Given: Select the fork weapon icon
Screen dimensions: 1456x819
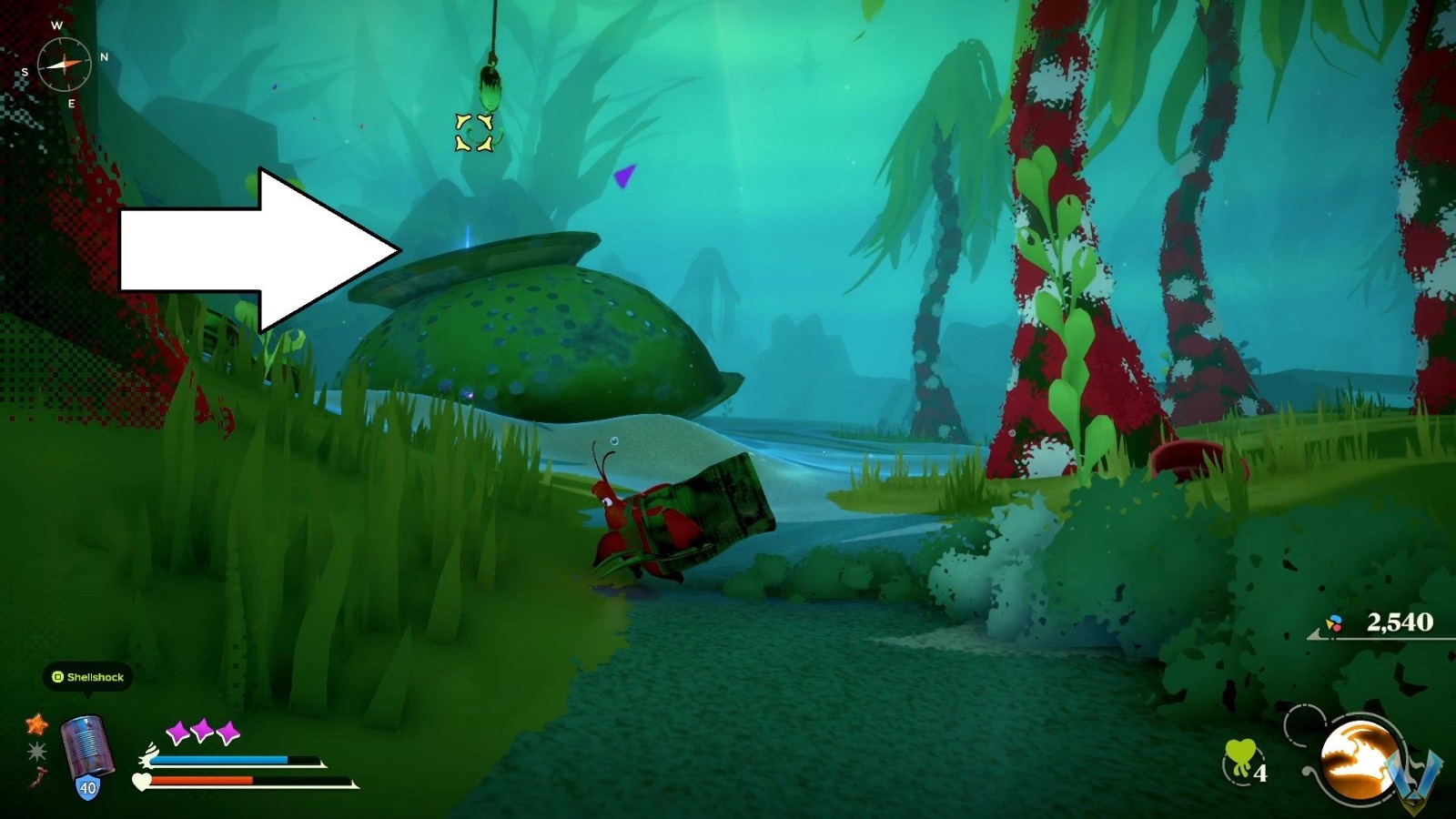Looking at the screenshot, I should 38,778.
